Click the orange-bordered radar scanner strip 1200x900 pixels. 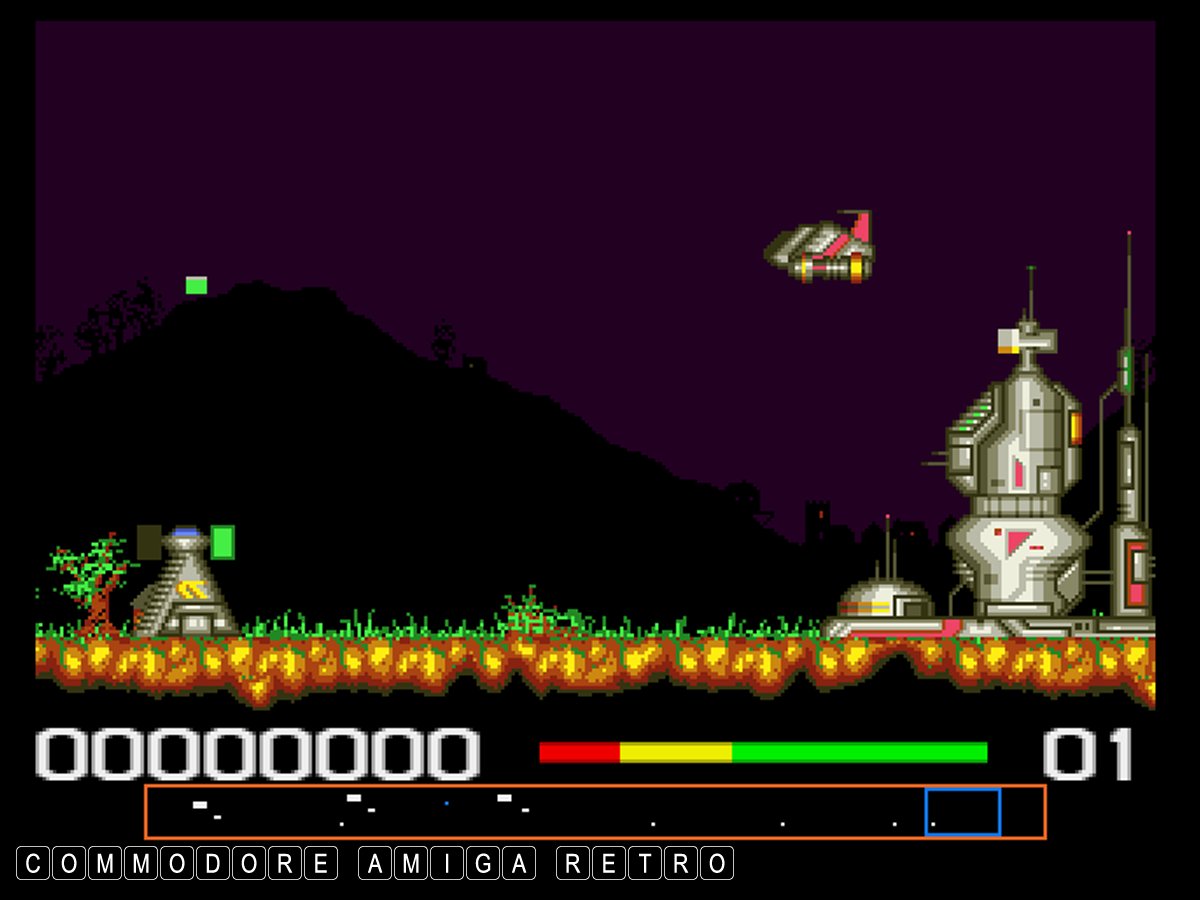(595, 811)
